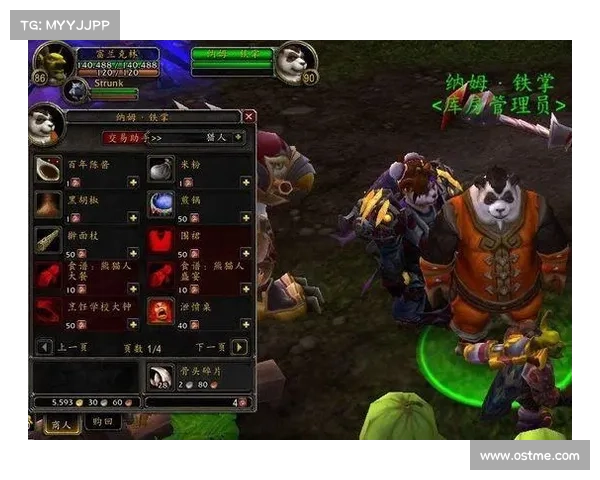The image size is (600, 480).
Task: Choose the red 围裙 apron item
Action: tap(160, 241)
